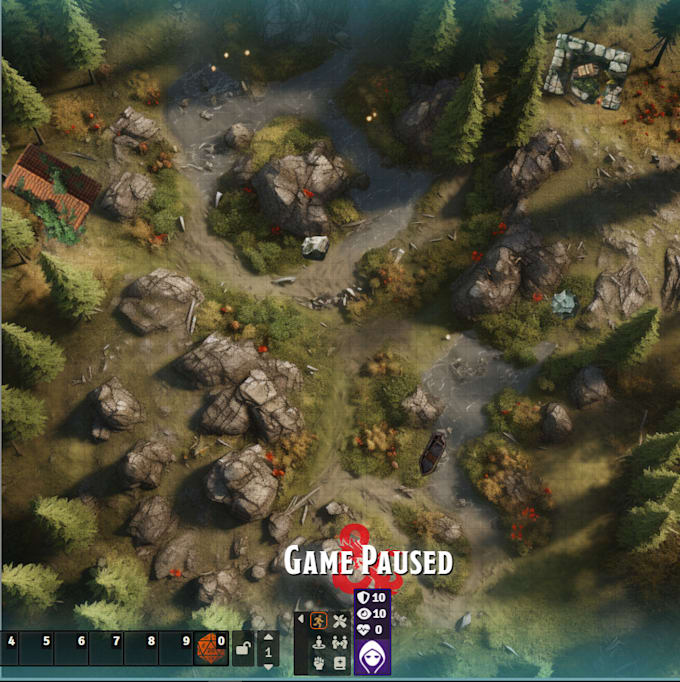
Task: Toggle the hotbar padlock
Action: coord(242,650)
